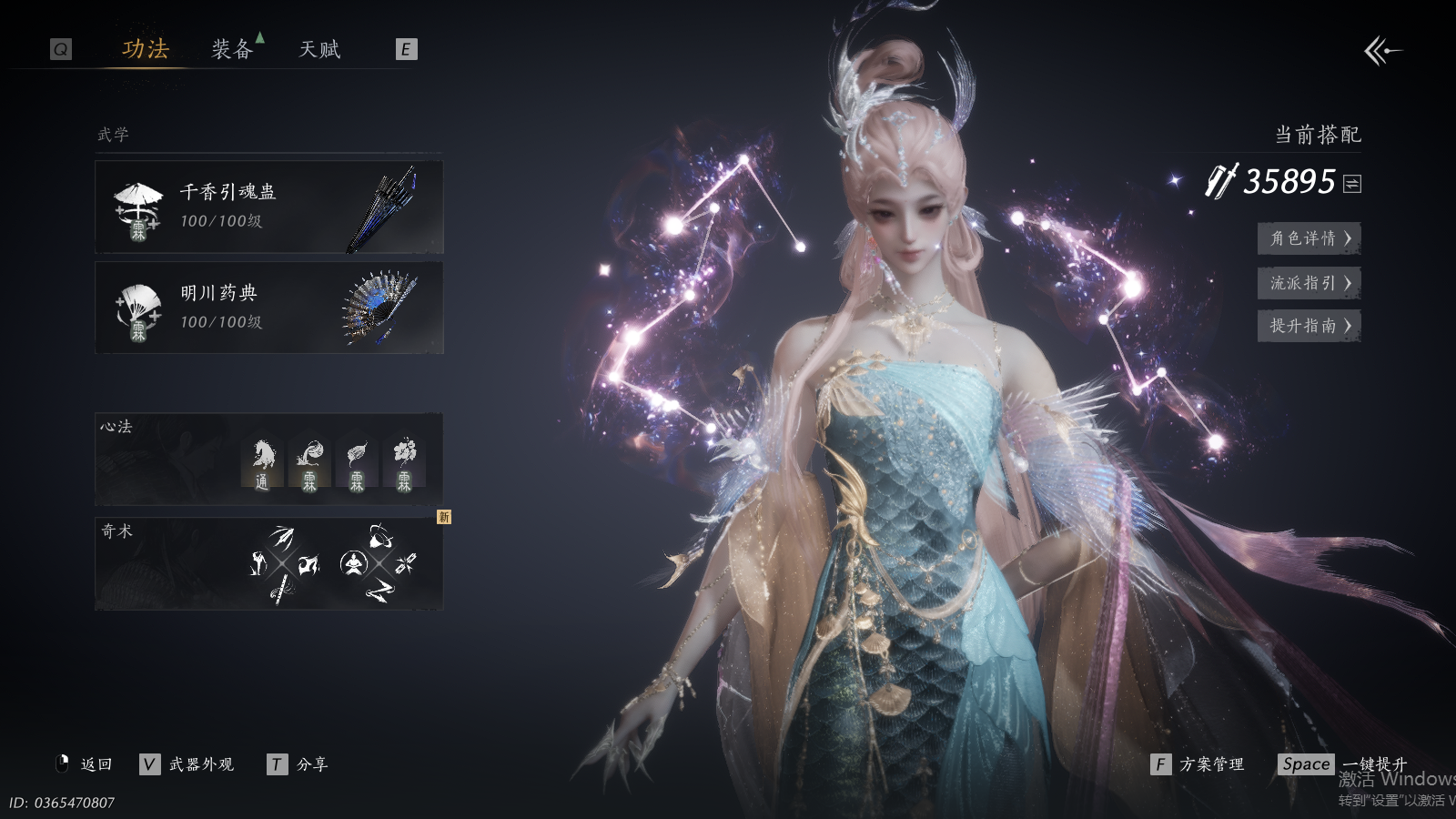Switch to the 功法 tab

pyautogui.click(x=146, y=49)
